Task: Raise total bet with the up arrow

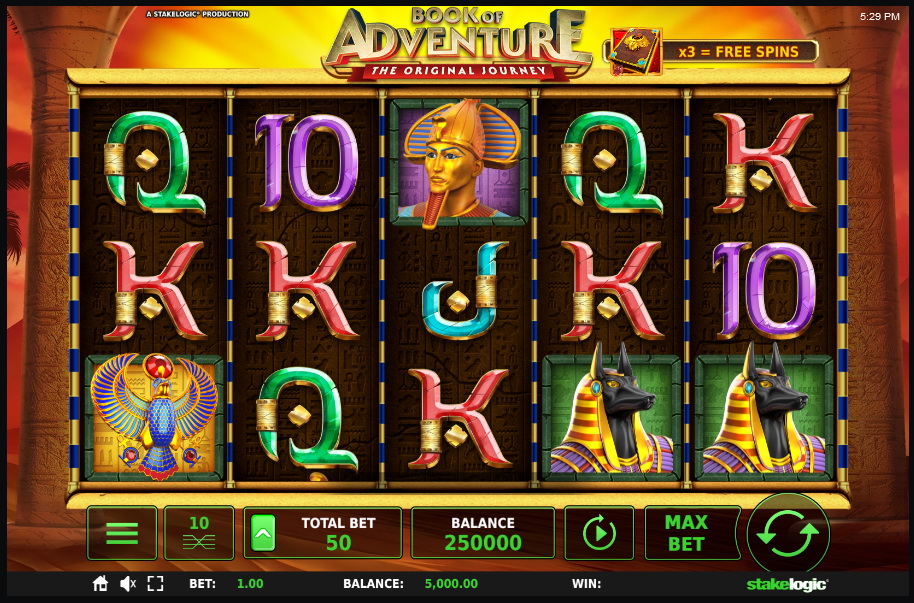Action: [x=261, y=533]
